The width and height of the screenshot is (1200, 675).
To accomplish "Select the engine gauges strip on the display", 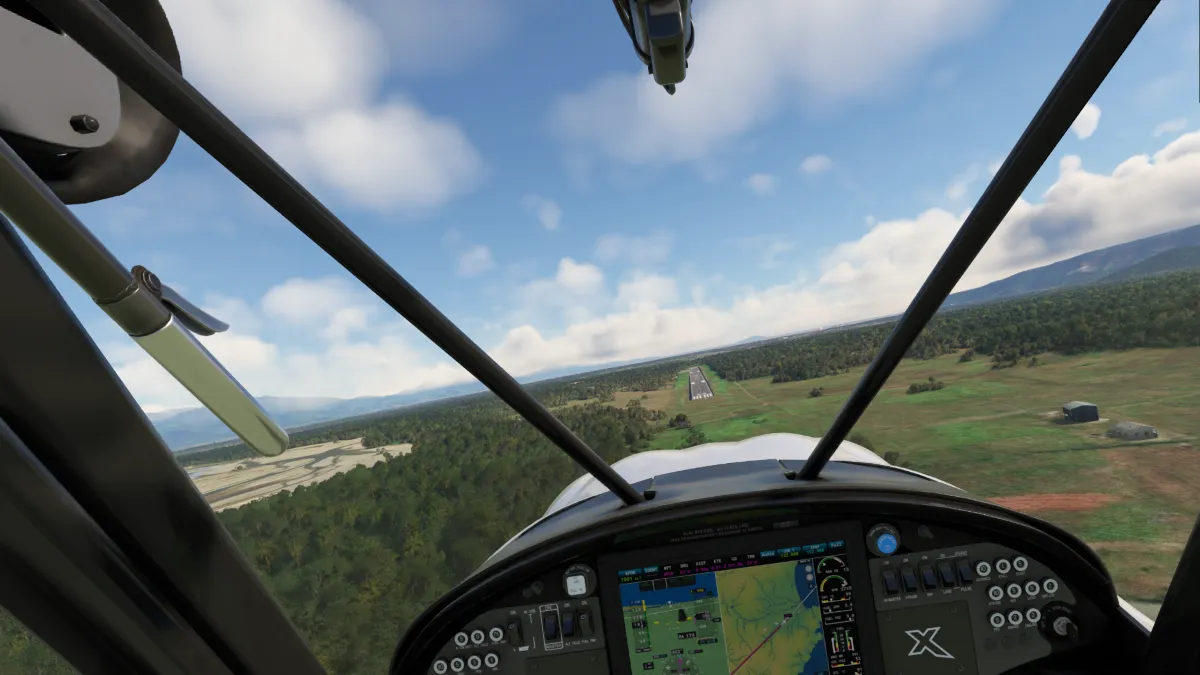I will (x=838, y=612).
